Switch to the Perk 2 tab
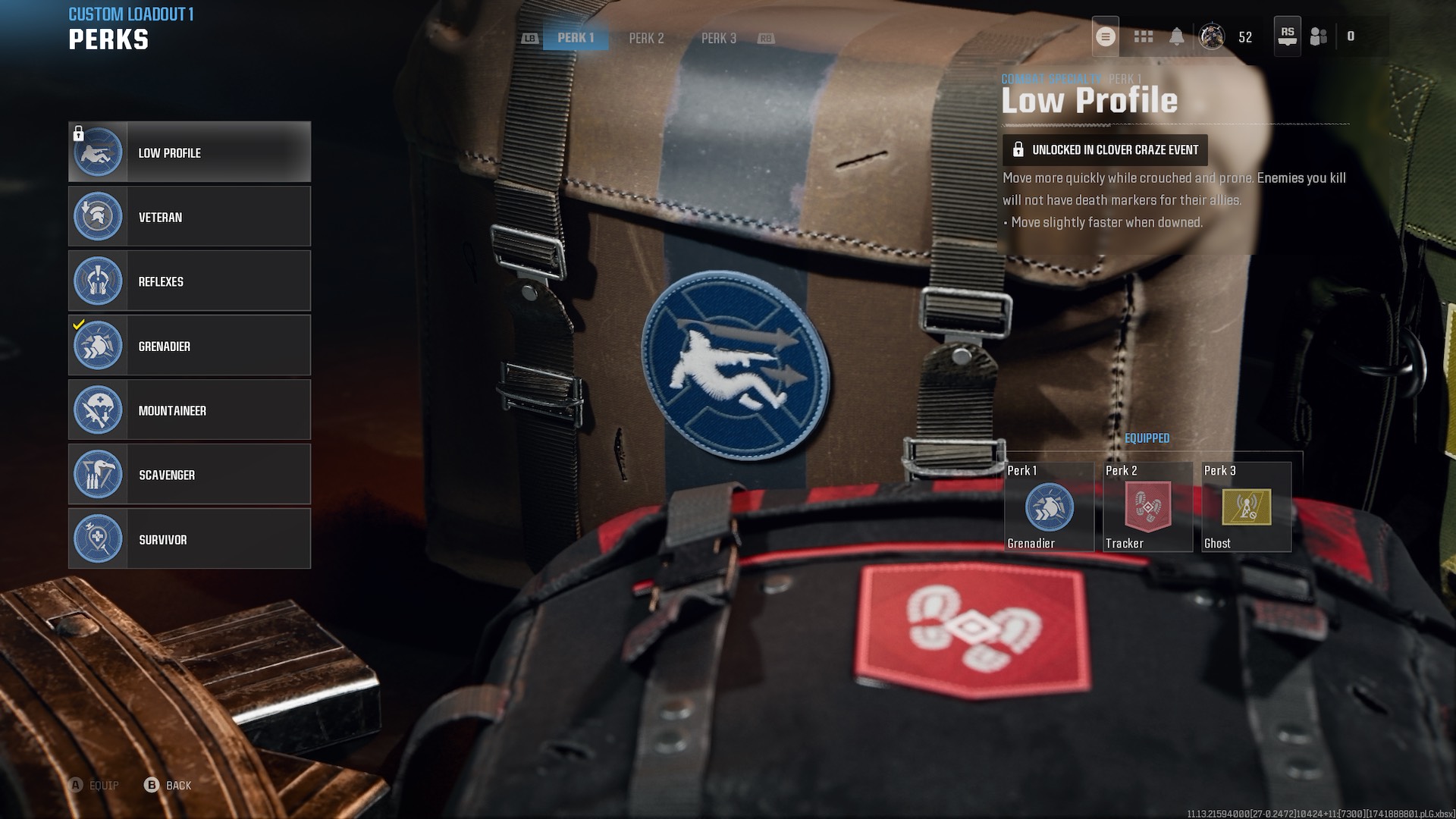This screenshot has width=1456, height=819. (x=645, y=38)
